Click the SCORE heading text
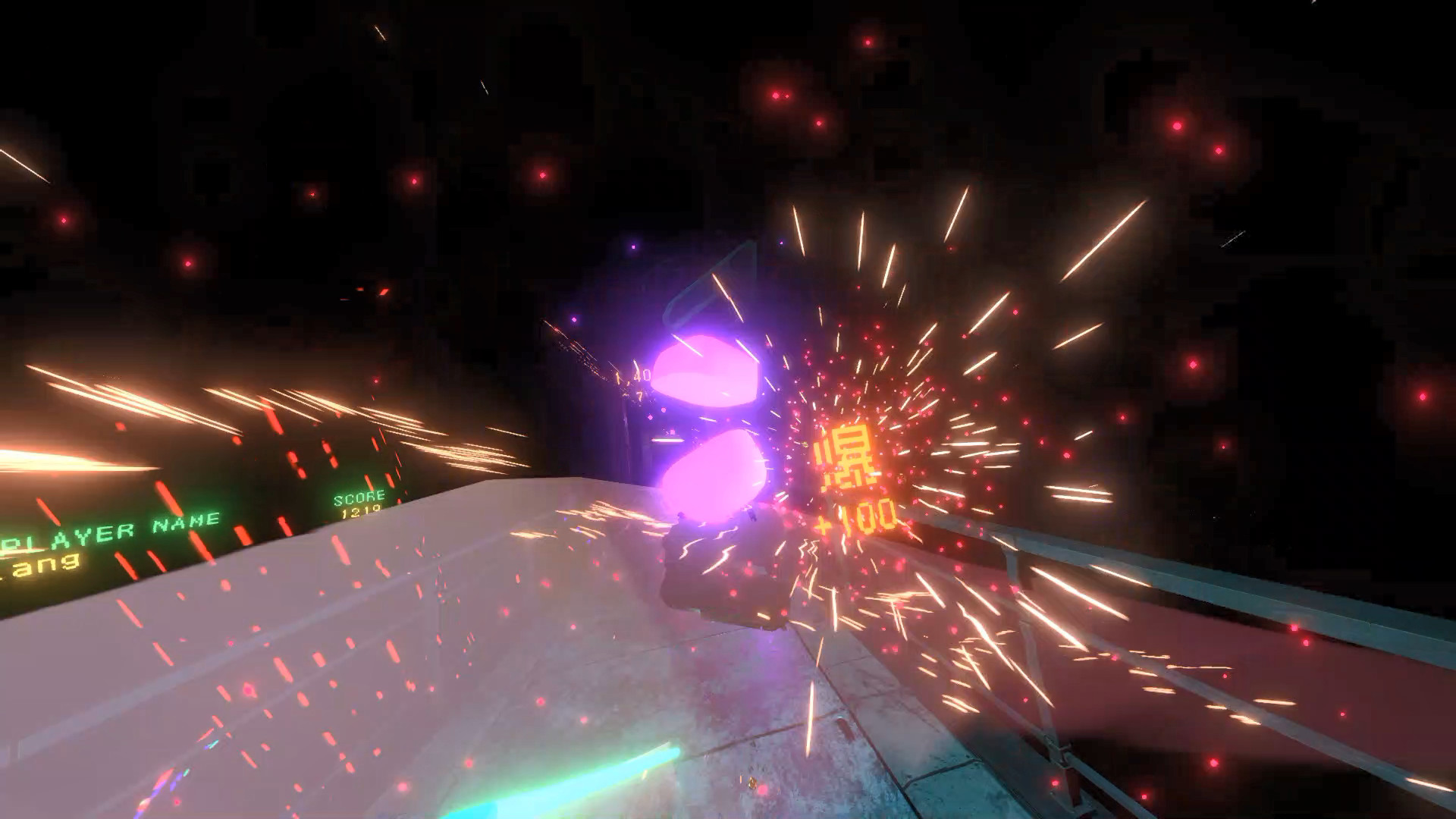1456x819 pixels. pyautogui.click(x=360, y=498)
